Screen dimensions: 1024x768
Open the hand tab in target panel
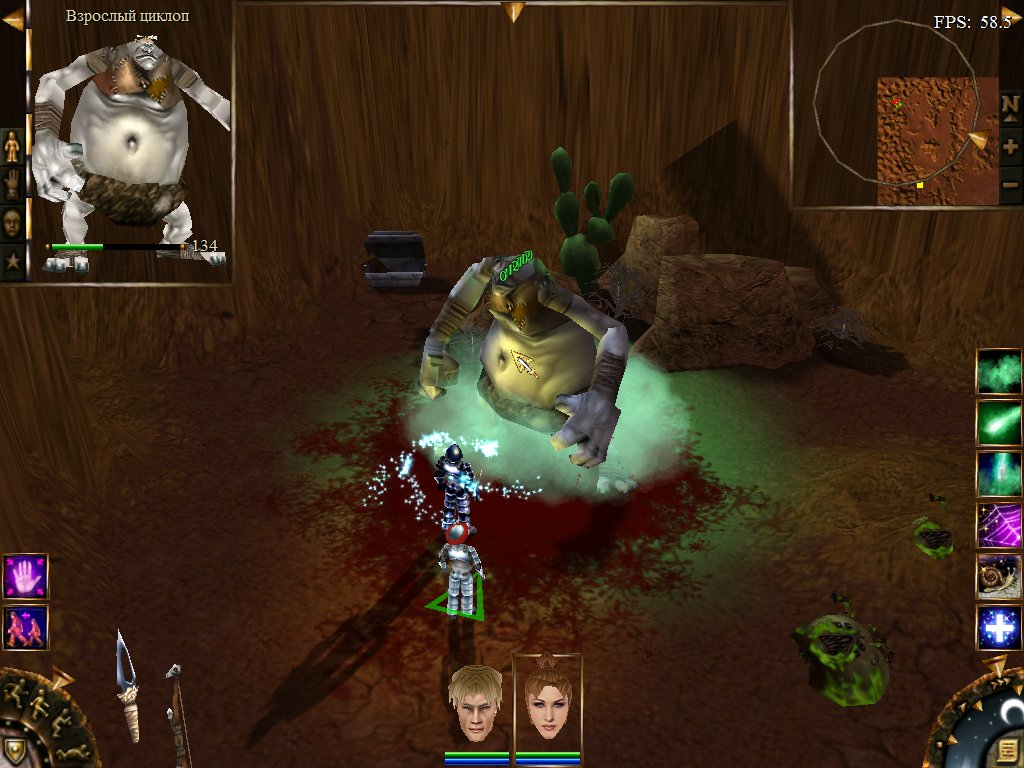[x=12, y=183]
